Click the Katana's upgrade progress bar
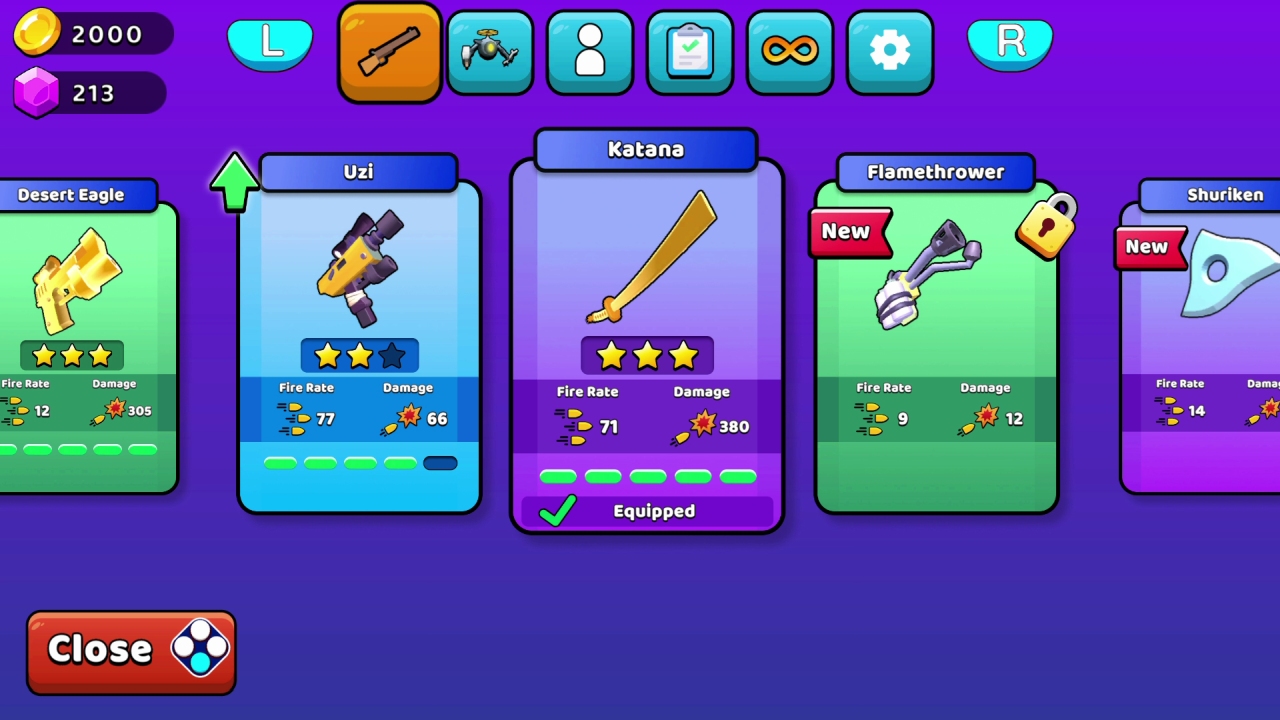1280x720 pixels. click(647, 477)
